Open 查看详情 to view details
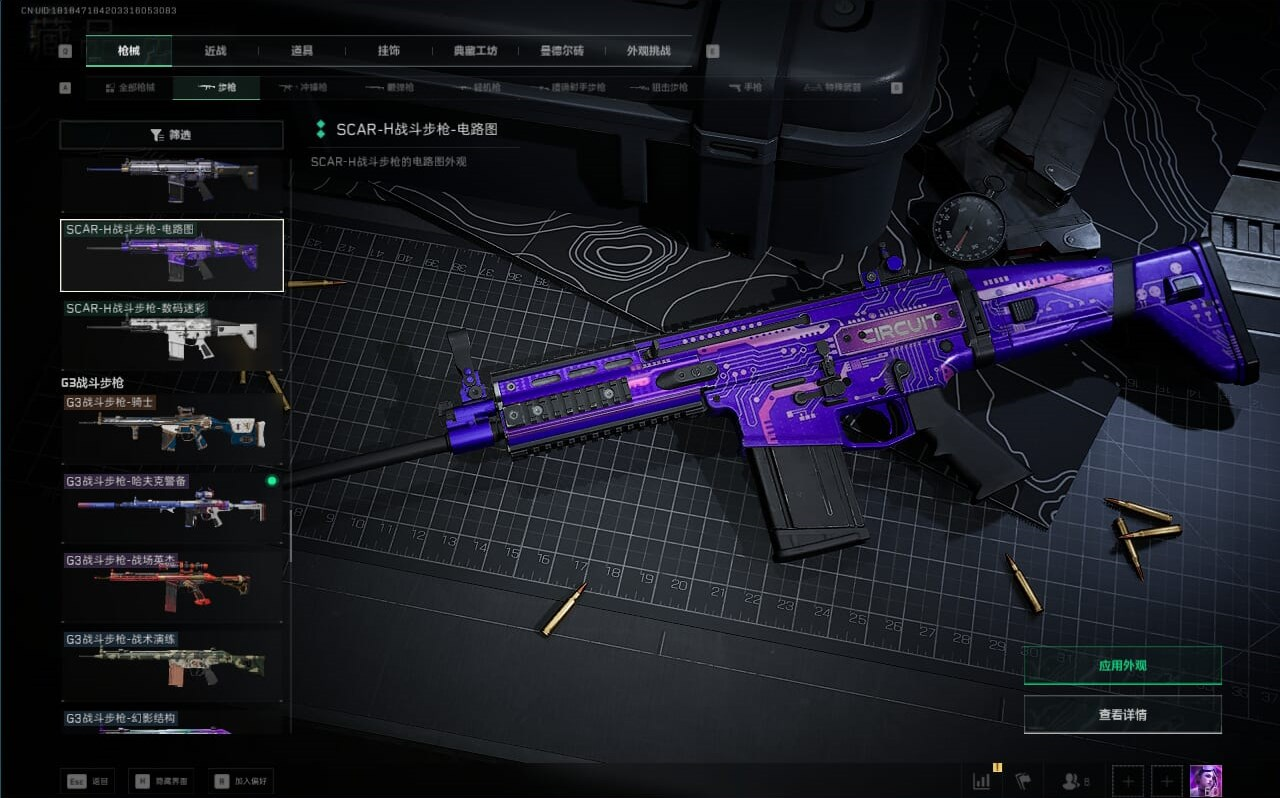 click(1122, 714)
